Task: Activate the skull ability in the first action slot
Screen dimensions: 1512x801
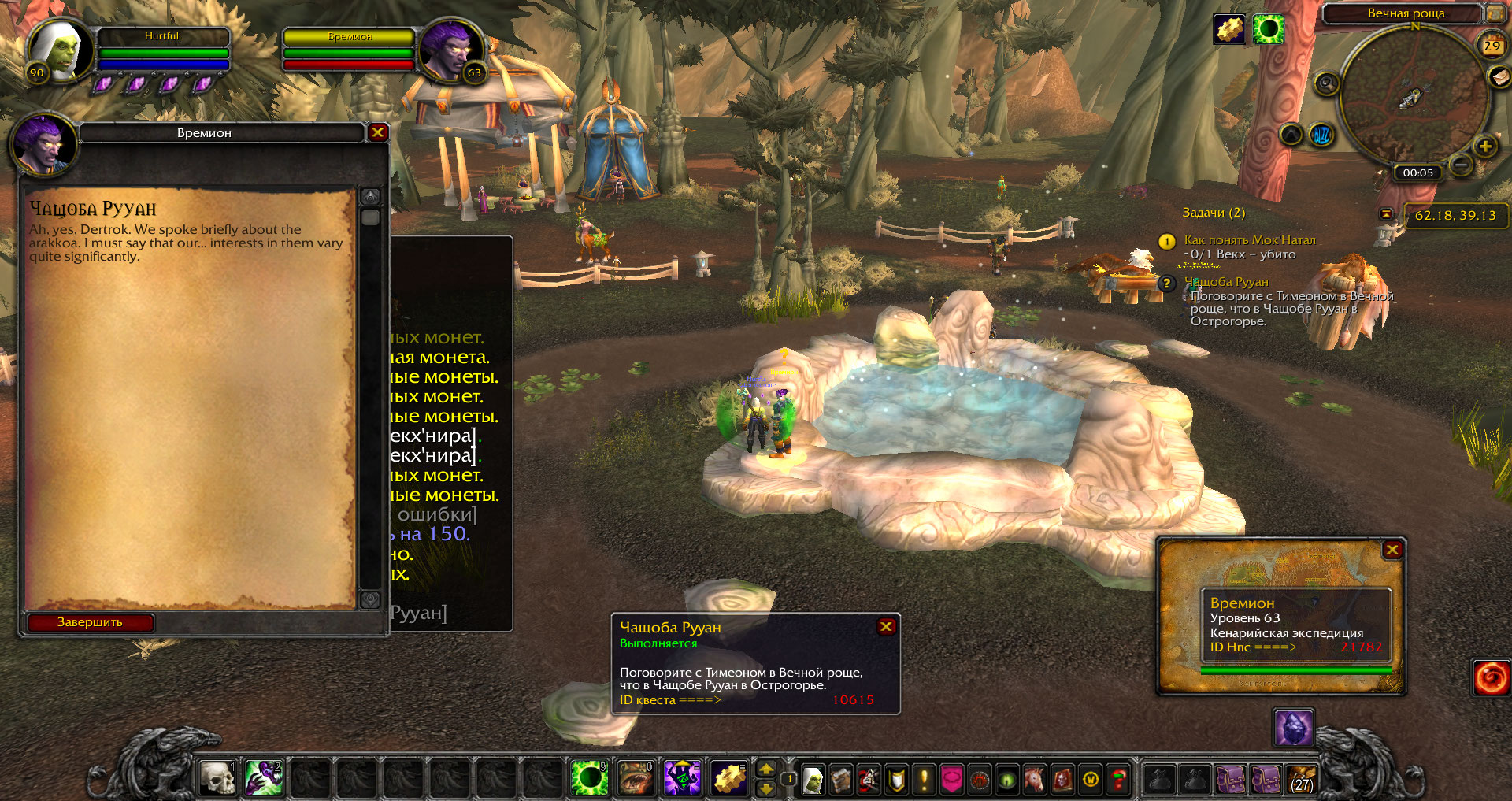Action: pyautogui.click(x=217, y=778)
